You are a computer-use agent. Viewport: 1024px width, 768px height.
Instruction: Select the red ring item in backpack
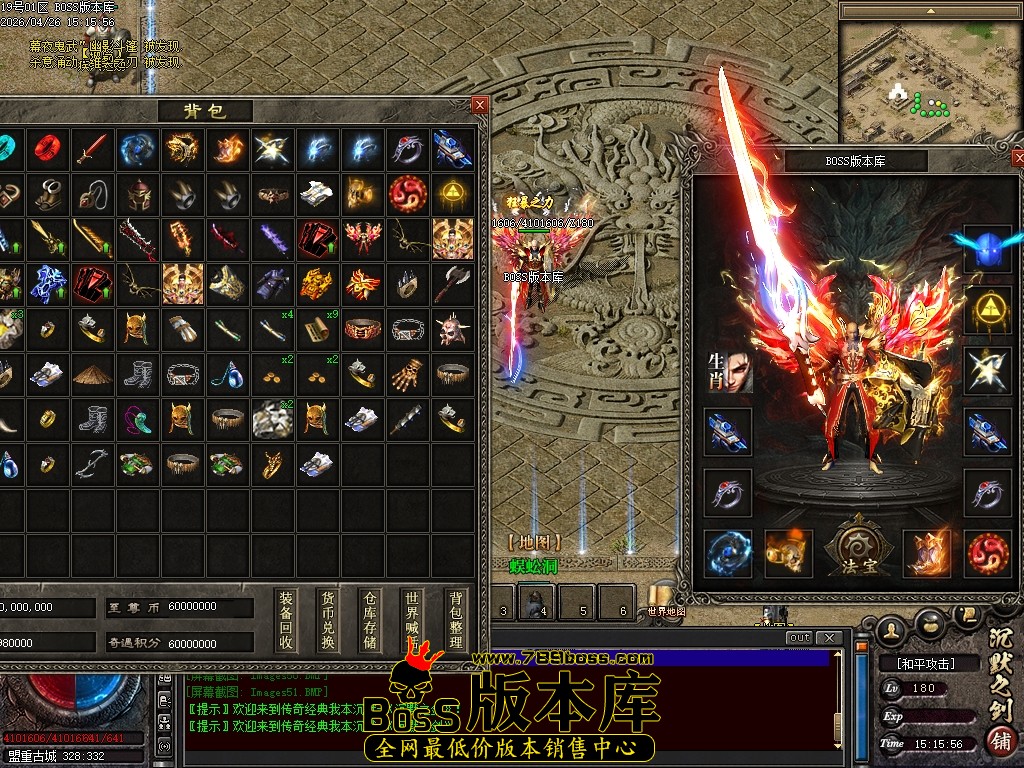point(47,149)
